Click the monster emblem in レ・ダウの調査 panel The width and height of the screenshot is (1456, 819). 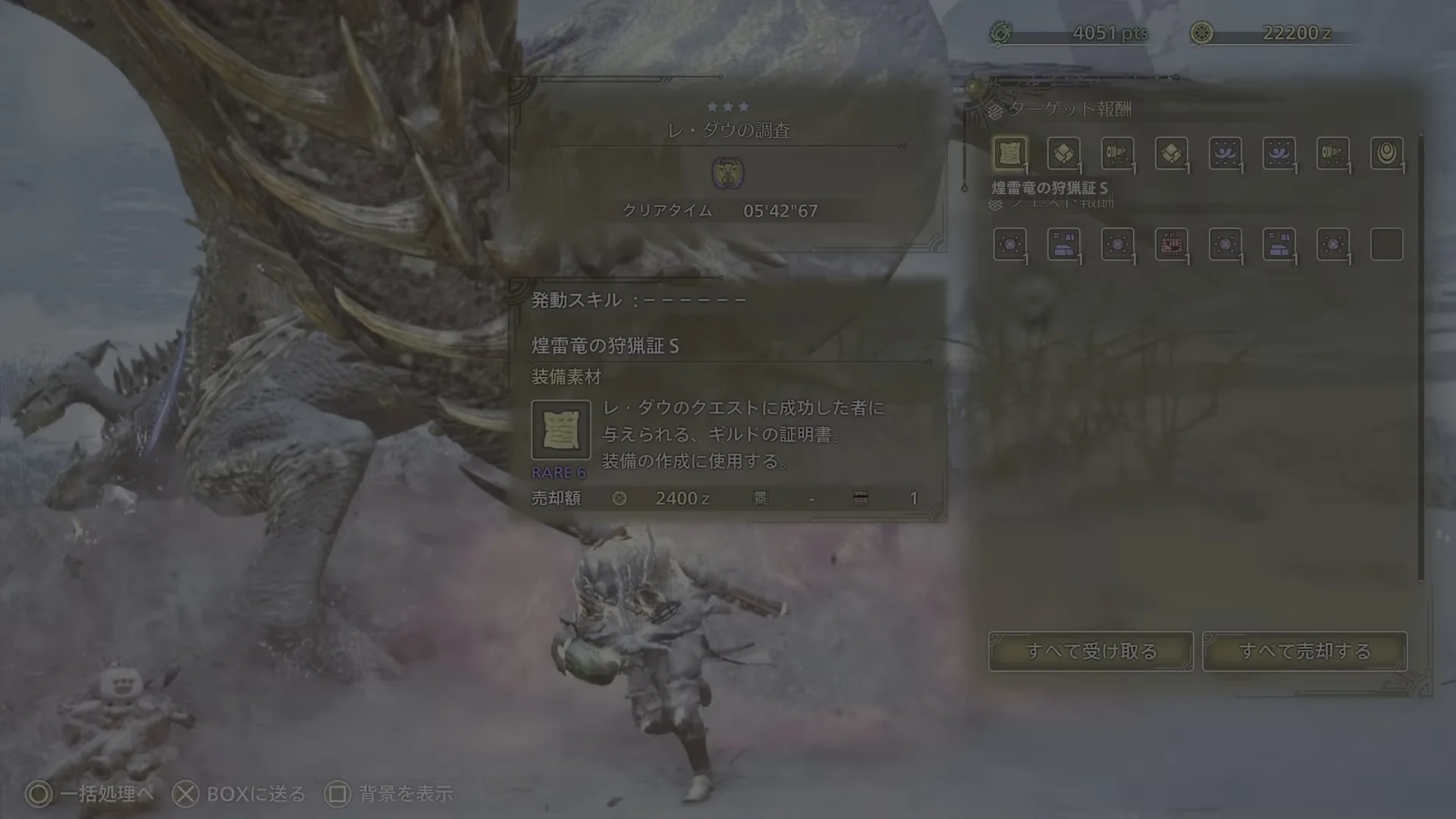(x=730, y=174)
